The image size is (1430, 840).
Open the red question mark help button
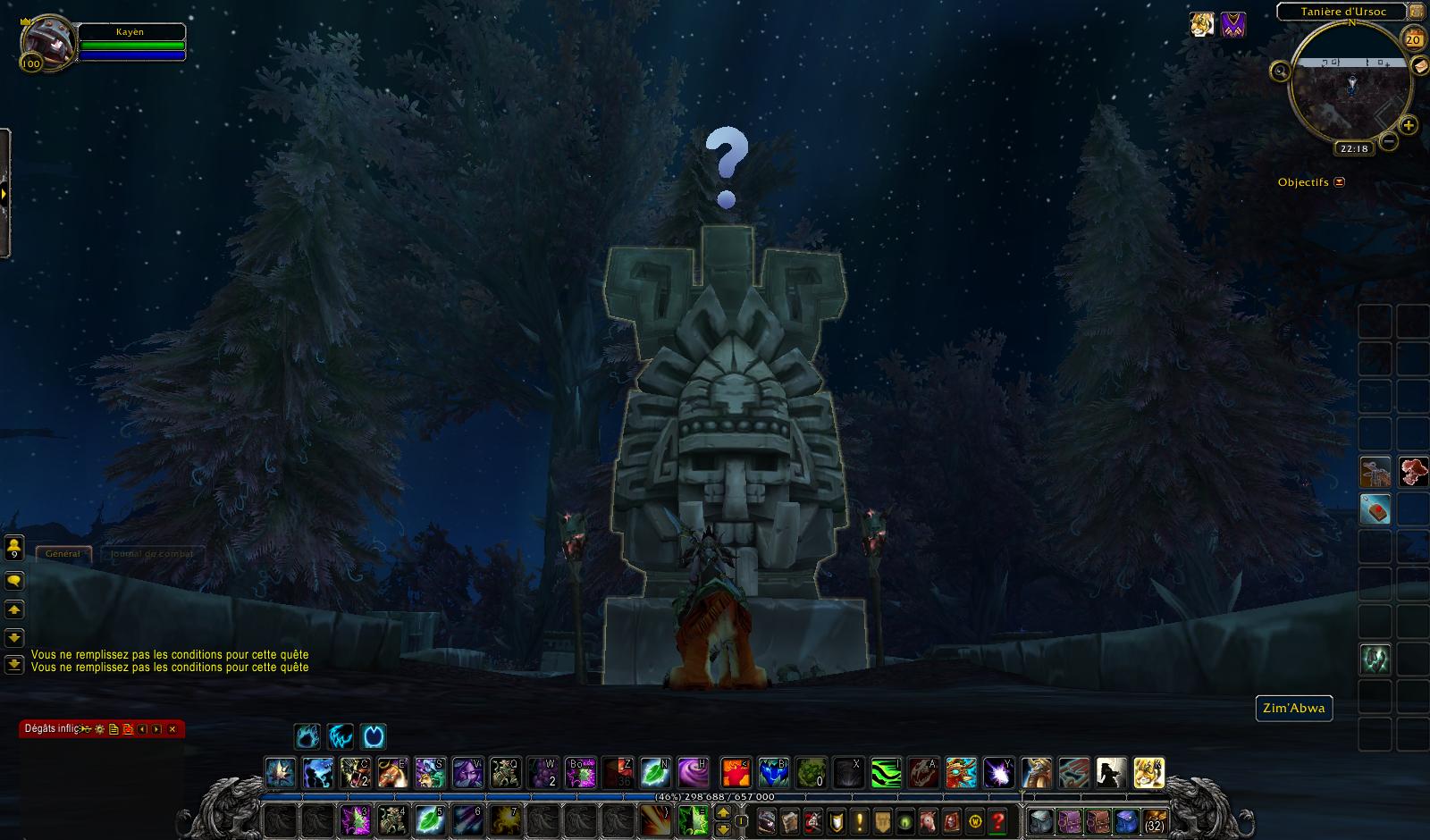(998, 820)
